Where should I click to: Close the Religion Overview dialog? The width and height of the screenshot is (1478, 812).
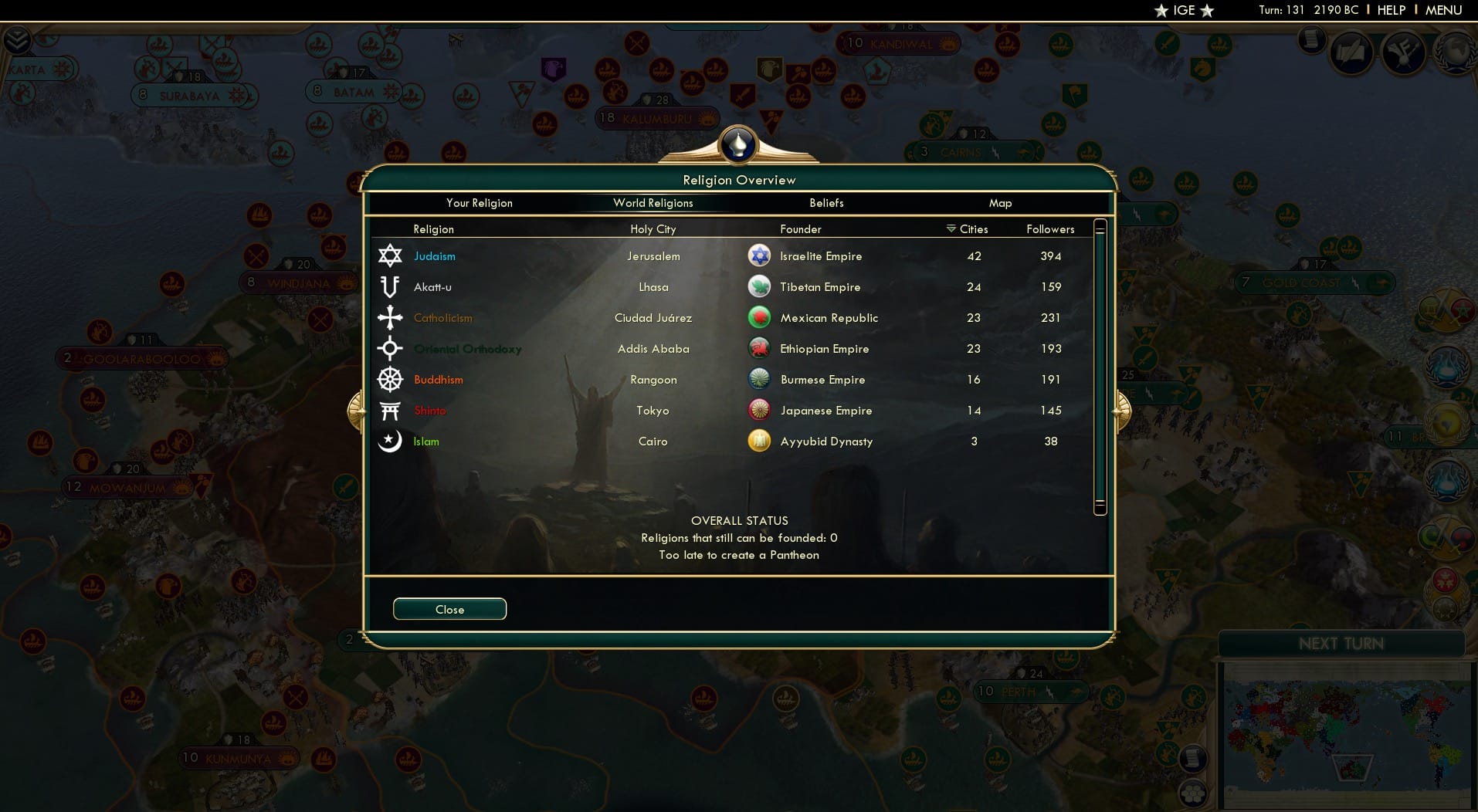coord(449,609)
